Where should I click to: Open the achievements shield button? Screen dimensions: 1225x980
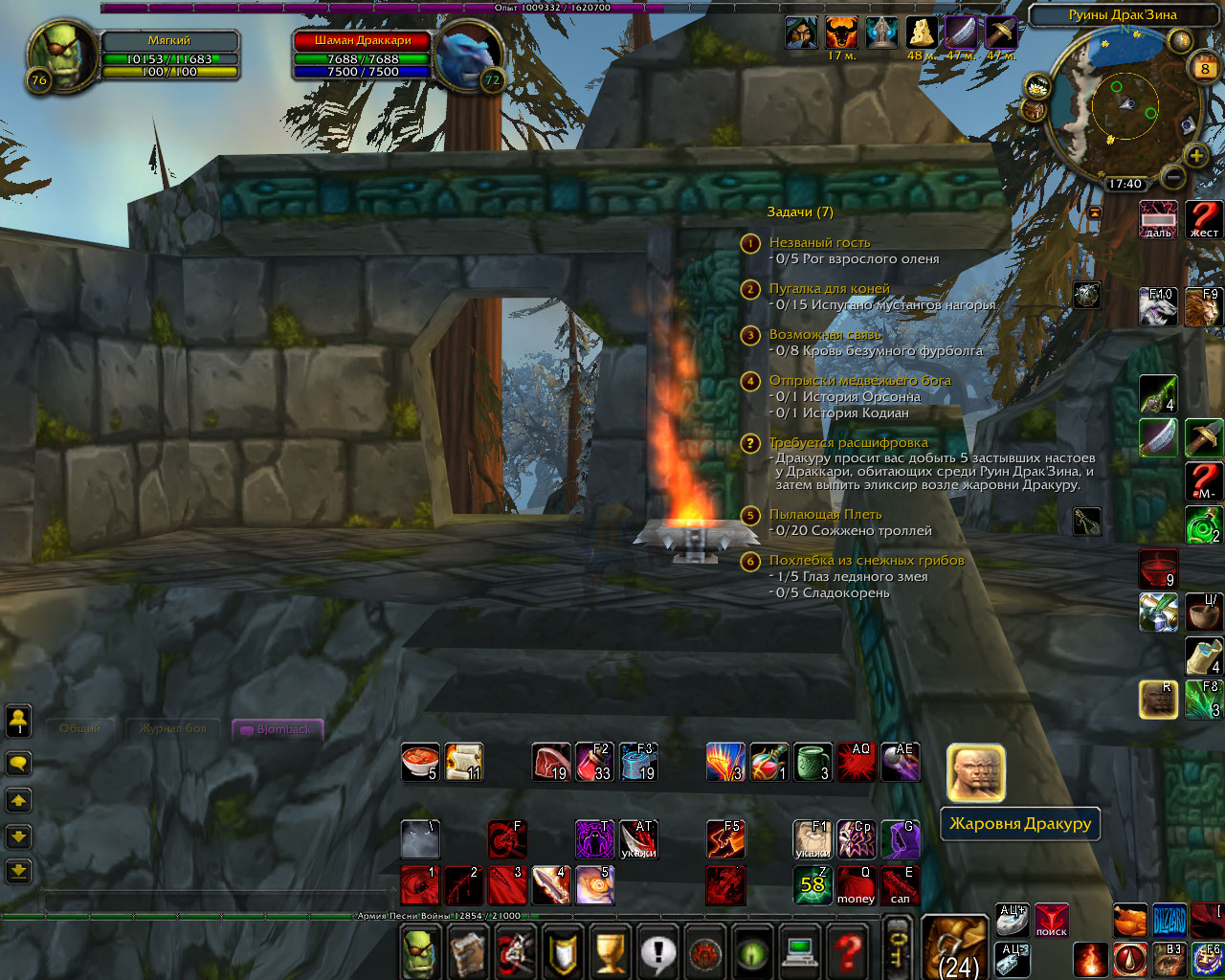pyautogui.click(x=563, y=953)
